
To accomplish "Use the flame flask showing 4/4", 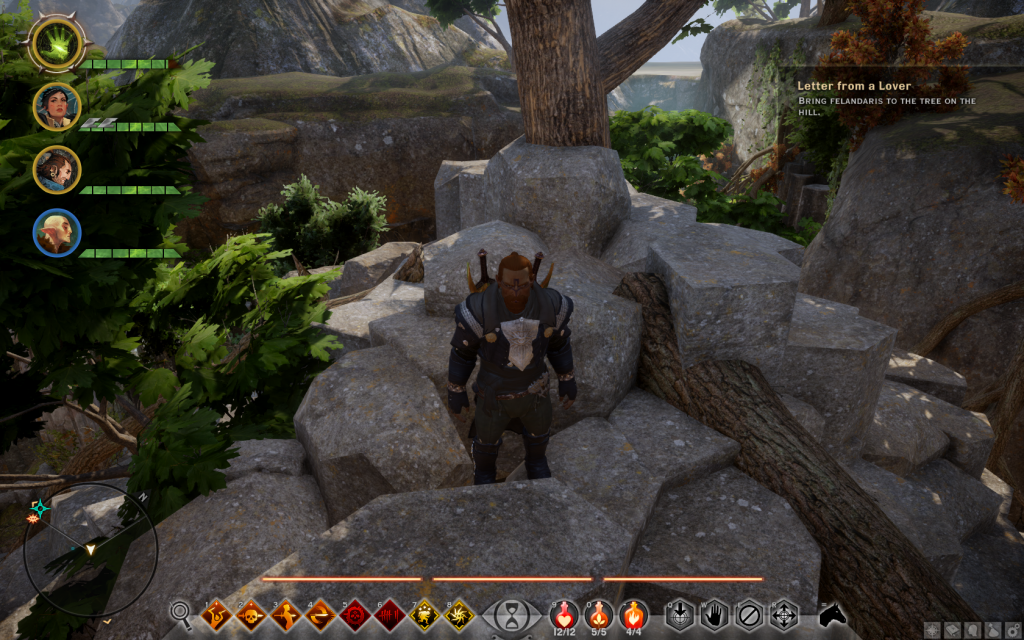I will click(632, 612).
